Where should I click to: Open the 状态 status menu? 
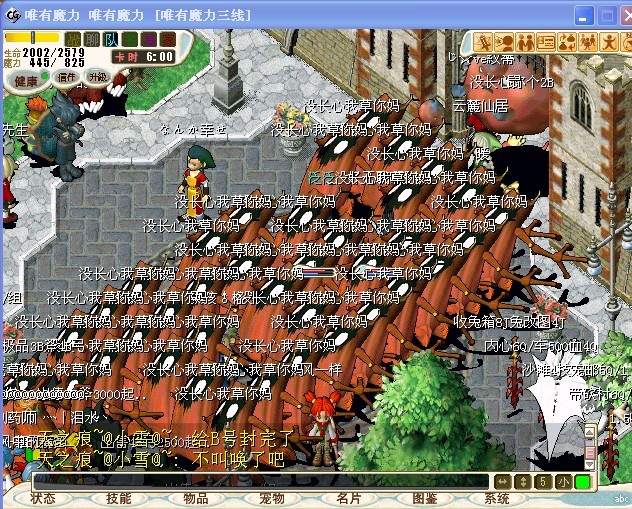(43, 498)
